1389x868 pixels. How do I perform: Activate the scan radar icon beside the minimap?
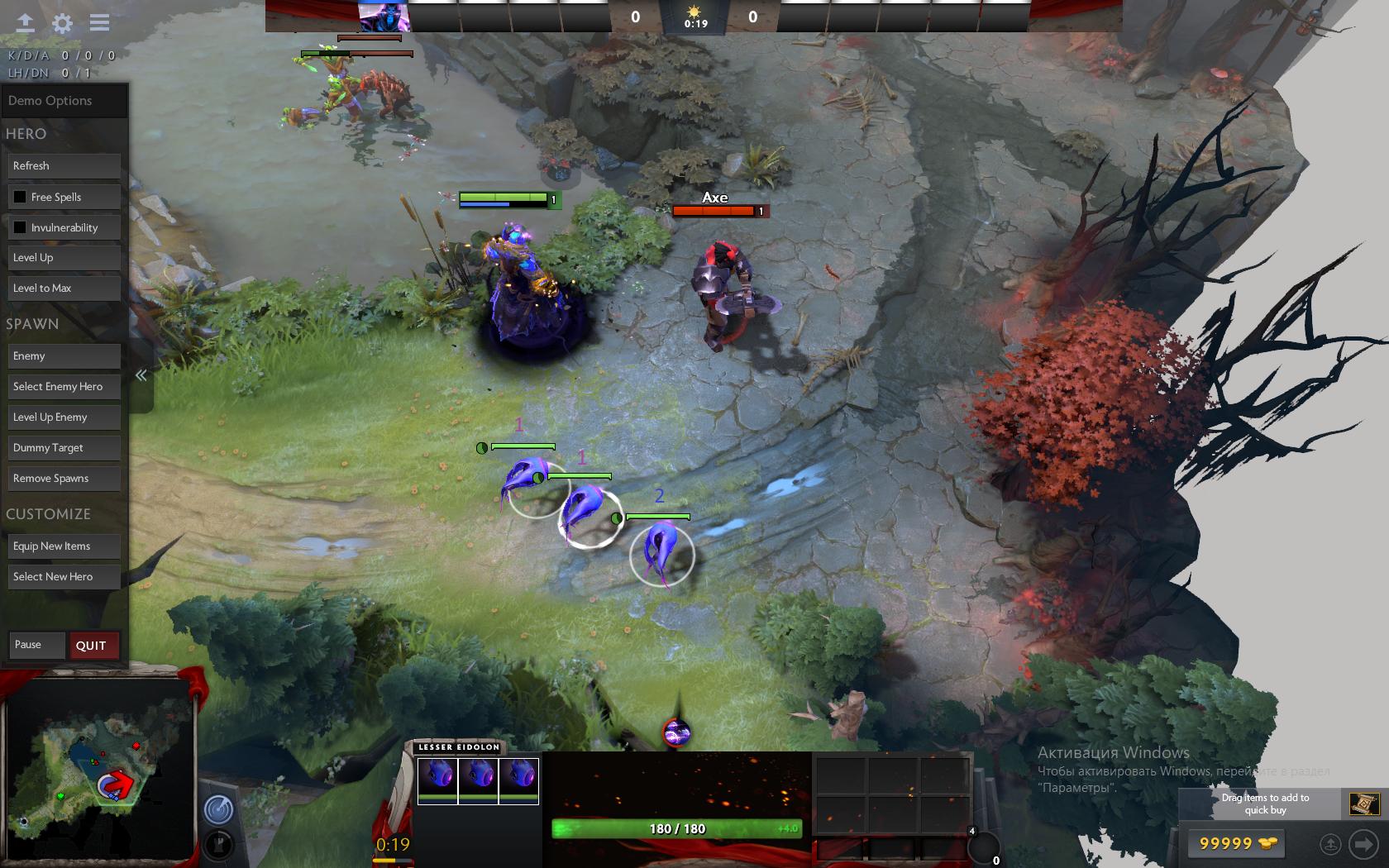pos(217,811)
